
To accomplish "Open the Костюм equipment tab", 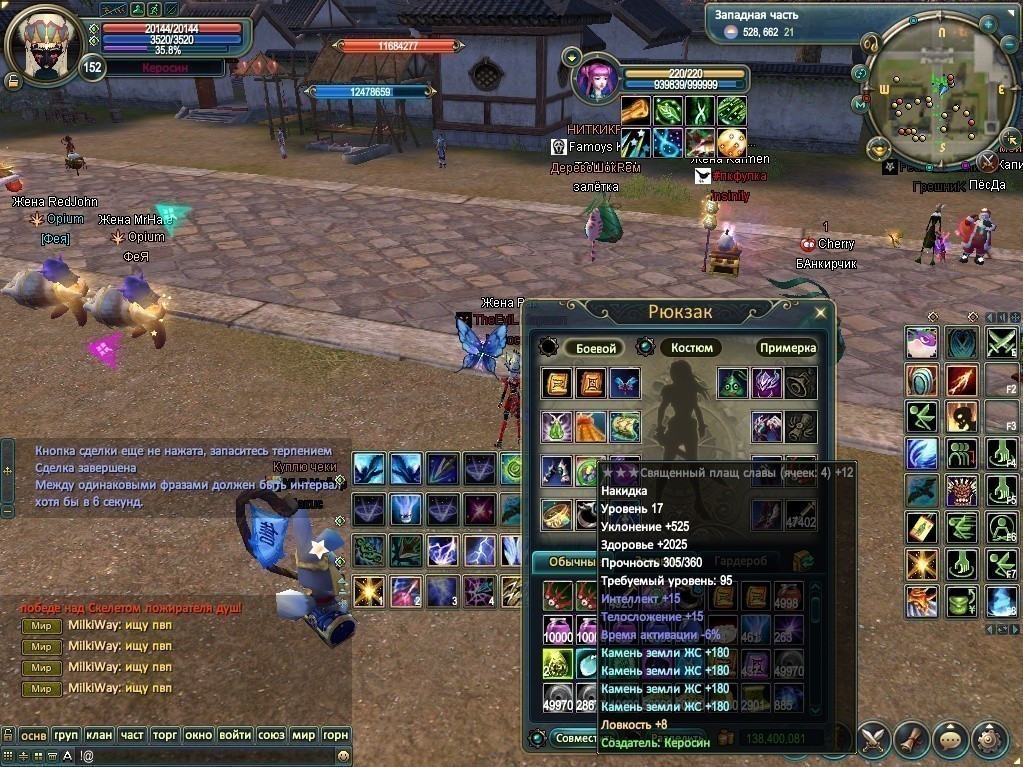I will 691,348.
